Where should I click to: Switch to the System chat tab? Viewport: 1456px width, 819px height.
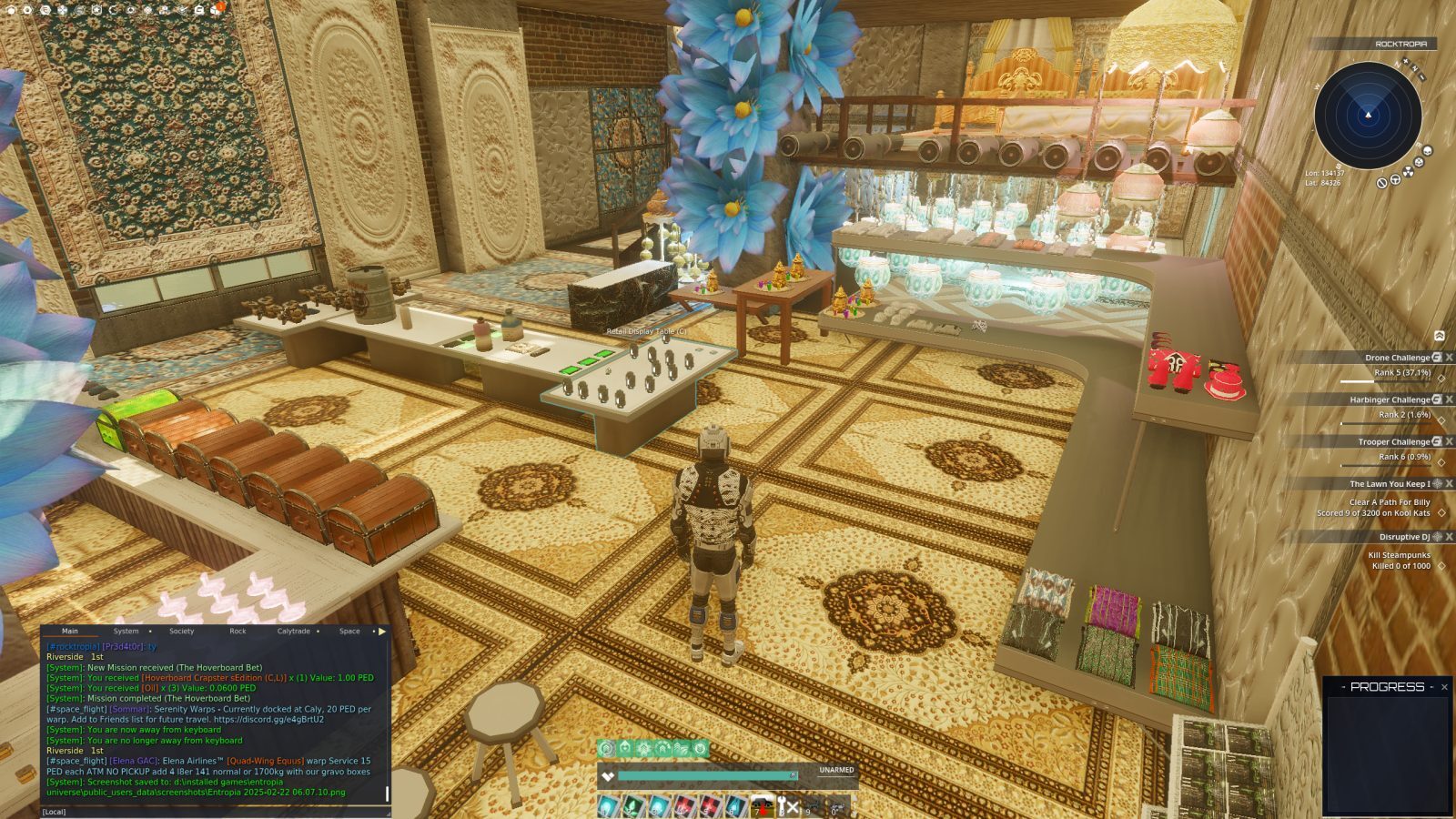[126, 631]
